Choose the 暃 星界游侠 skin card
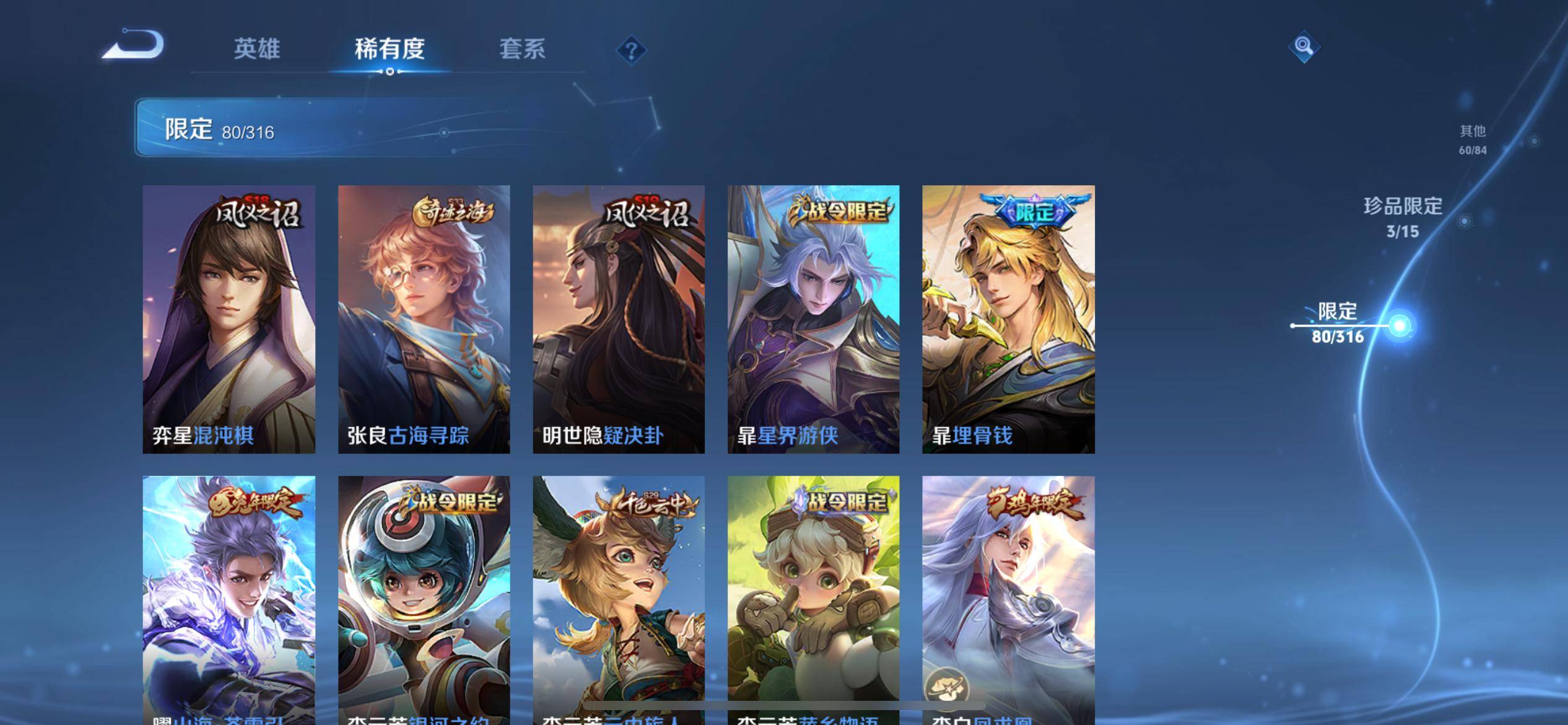The height and width of the screenshot is (725, 1568). click(813, 319)
